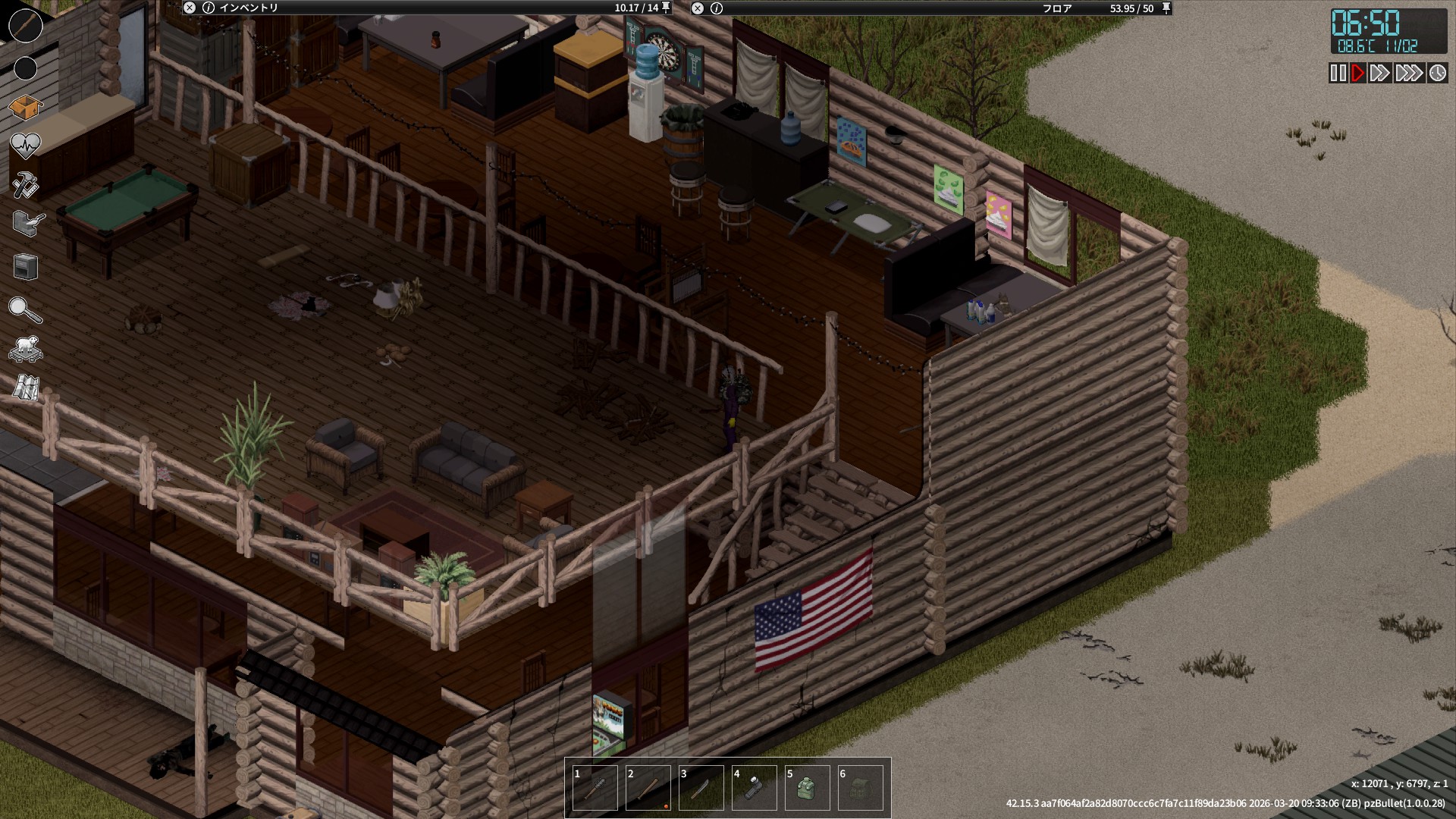This screenshot has height=819, width=1456.
Task: Select hotbar slot 1 spiked bat
Action: [x=595, y=789]
